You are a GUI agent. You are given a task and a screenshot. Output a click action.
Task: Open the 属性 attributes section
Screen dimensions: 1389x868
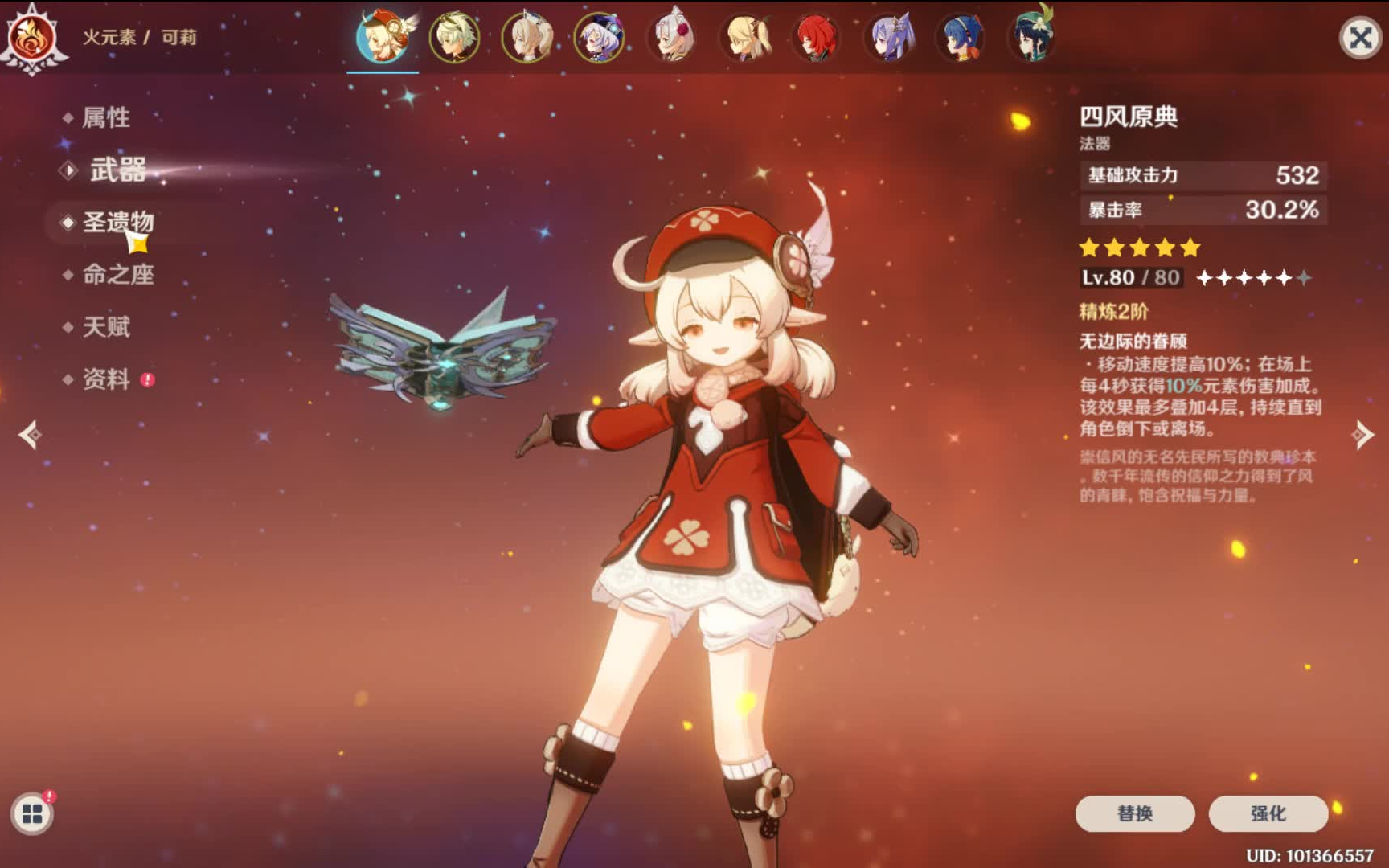(105, 117)
